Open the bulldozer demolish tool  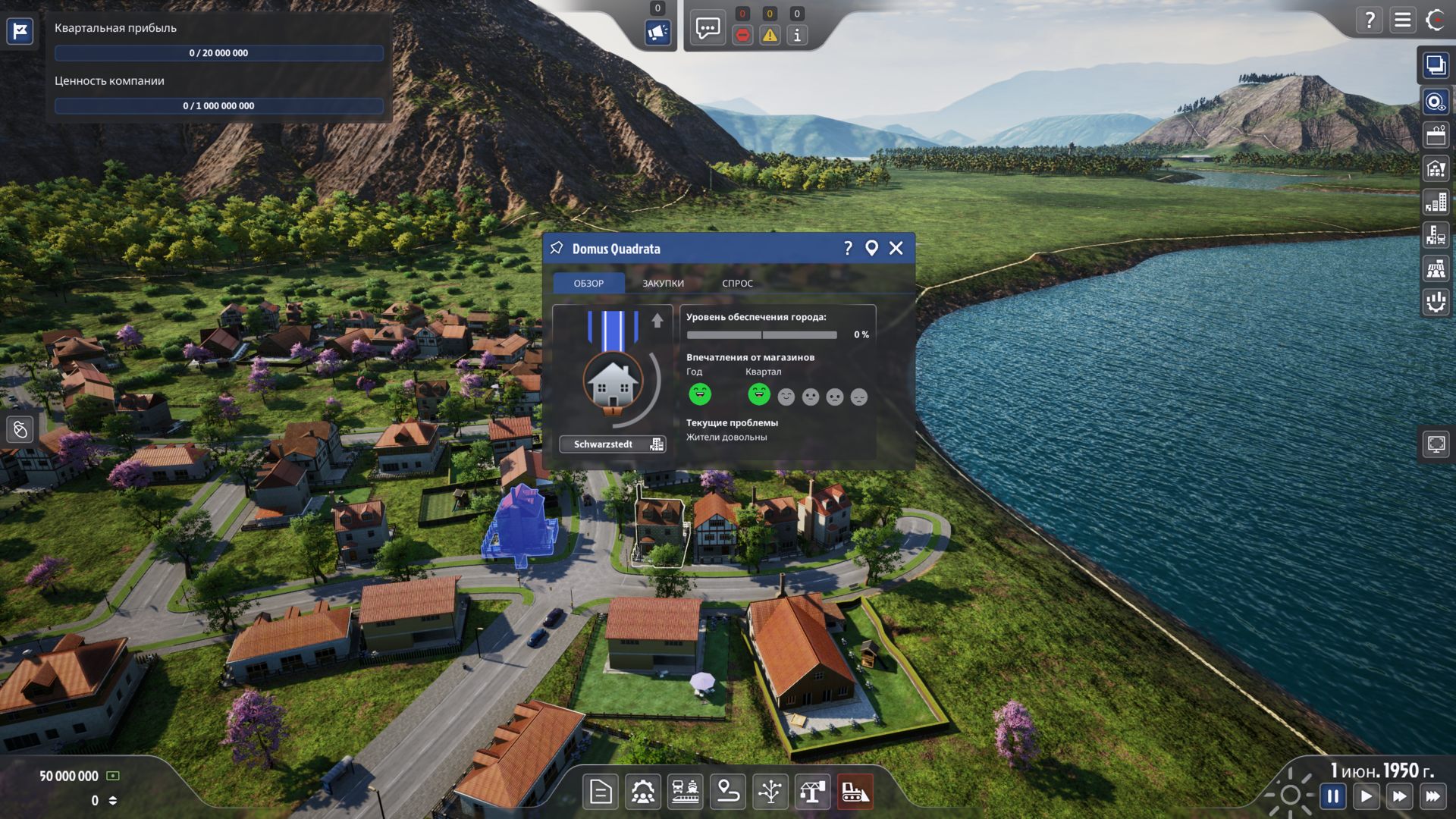[x=855, y=792]
